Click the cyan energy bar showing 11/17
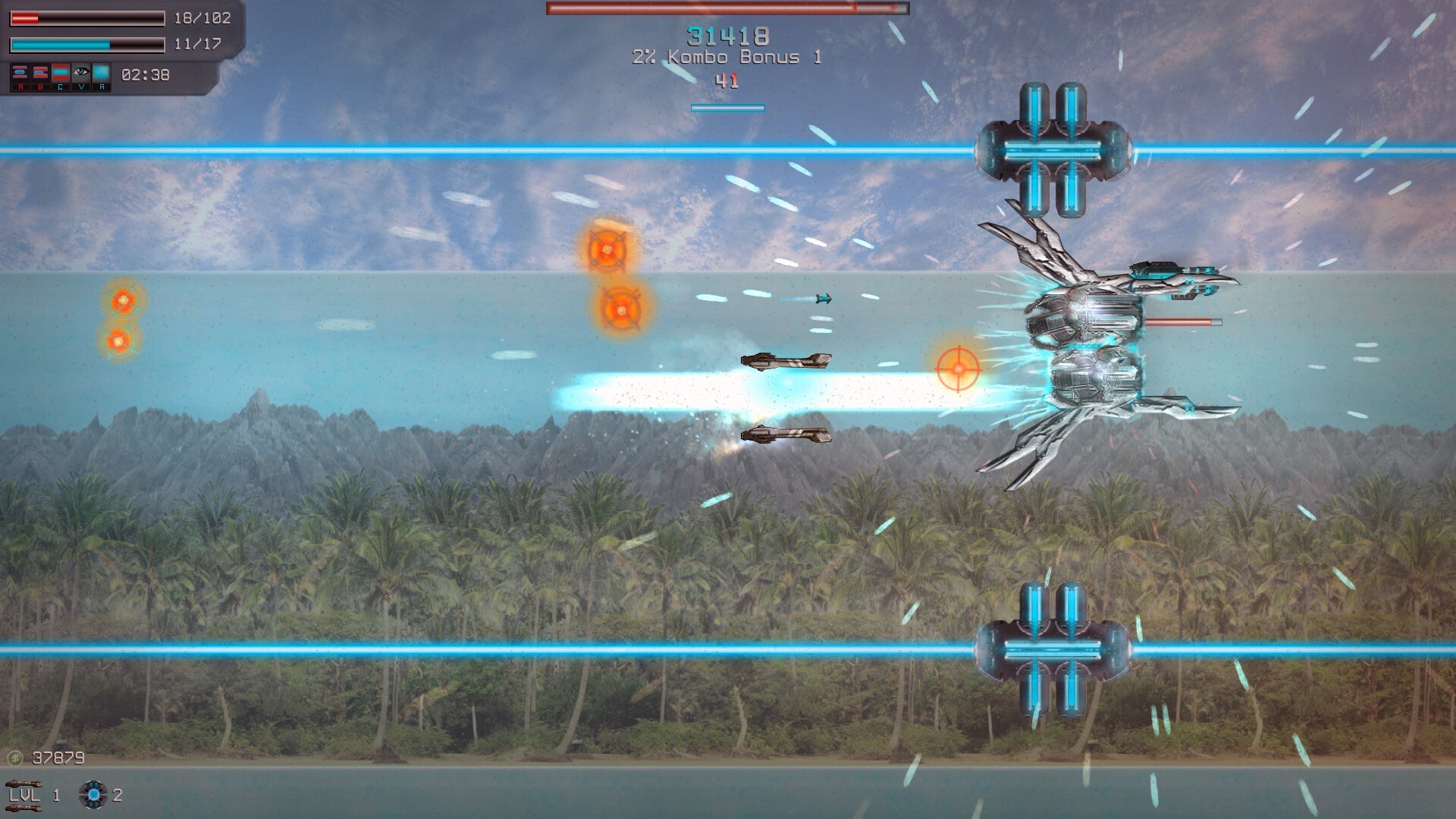This screenshot has height=819, width=1456. click(87, 45)
